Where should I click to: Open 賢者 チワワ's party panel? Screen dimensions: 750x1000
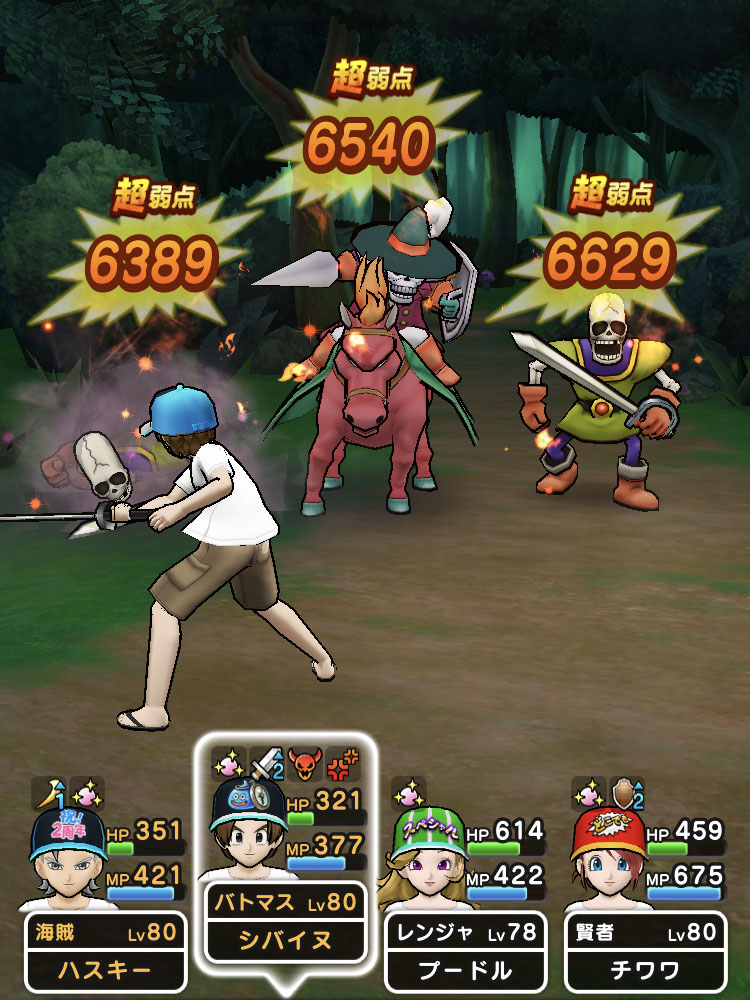(645, 950)
